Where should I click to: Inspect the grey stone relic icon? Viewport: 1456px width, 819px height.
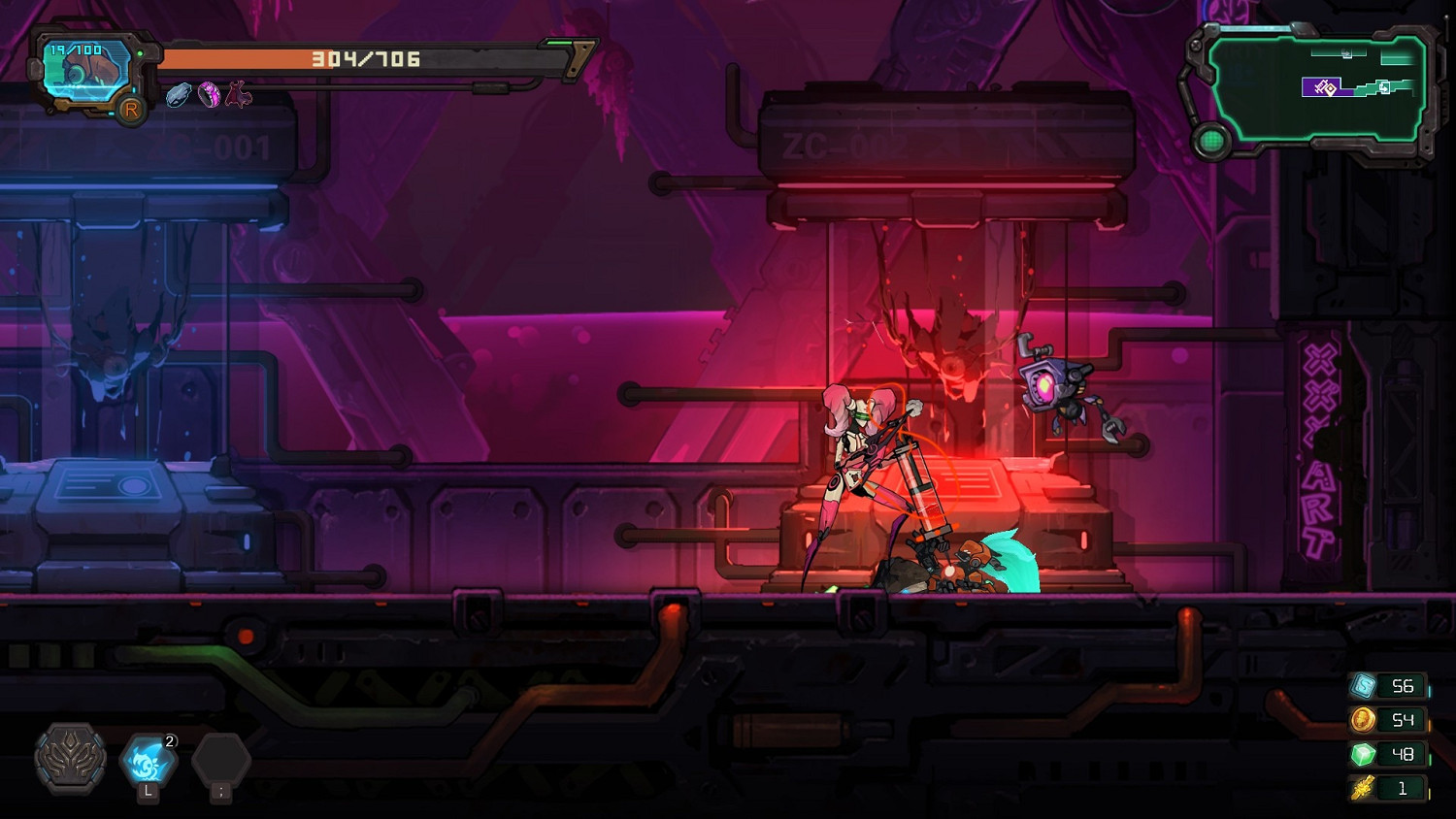[x=179, y=94]
